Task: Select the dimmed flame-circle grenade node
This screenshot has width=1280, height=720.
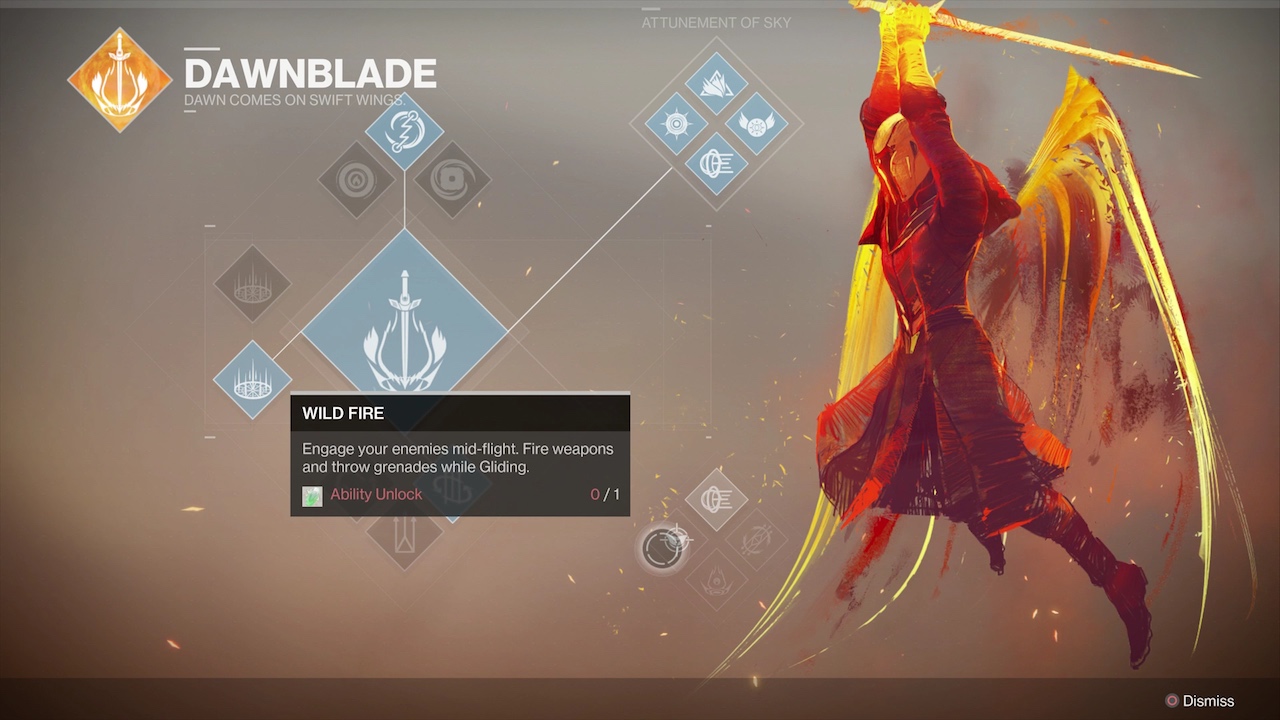Action: coord(355,181)
